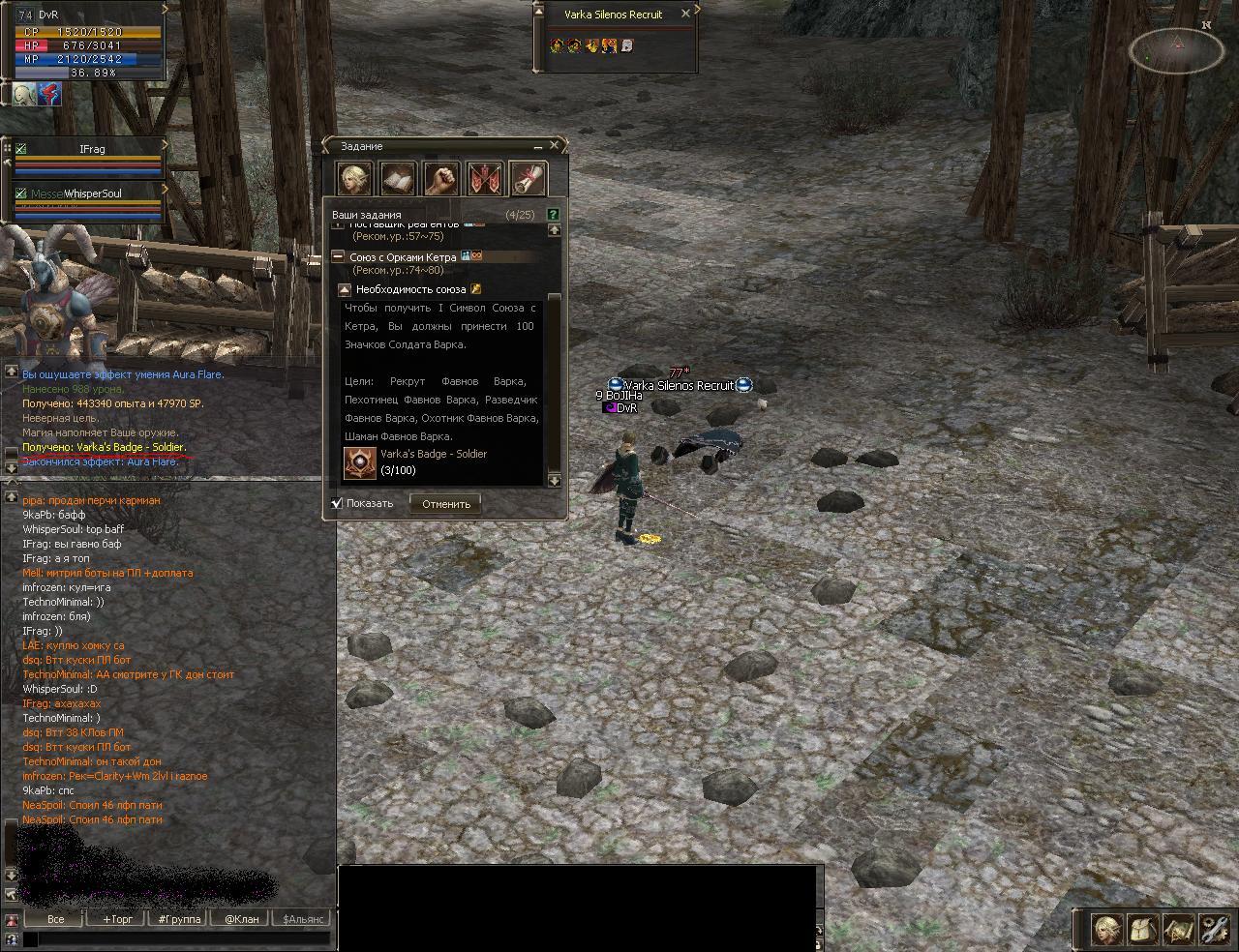Open the character portrait tab in quest window
Viewport: 1239px width, 952px height.
tap(354, 179)
